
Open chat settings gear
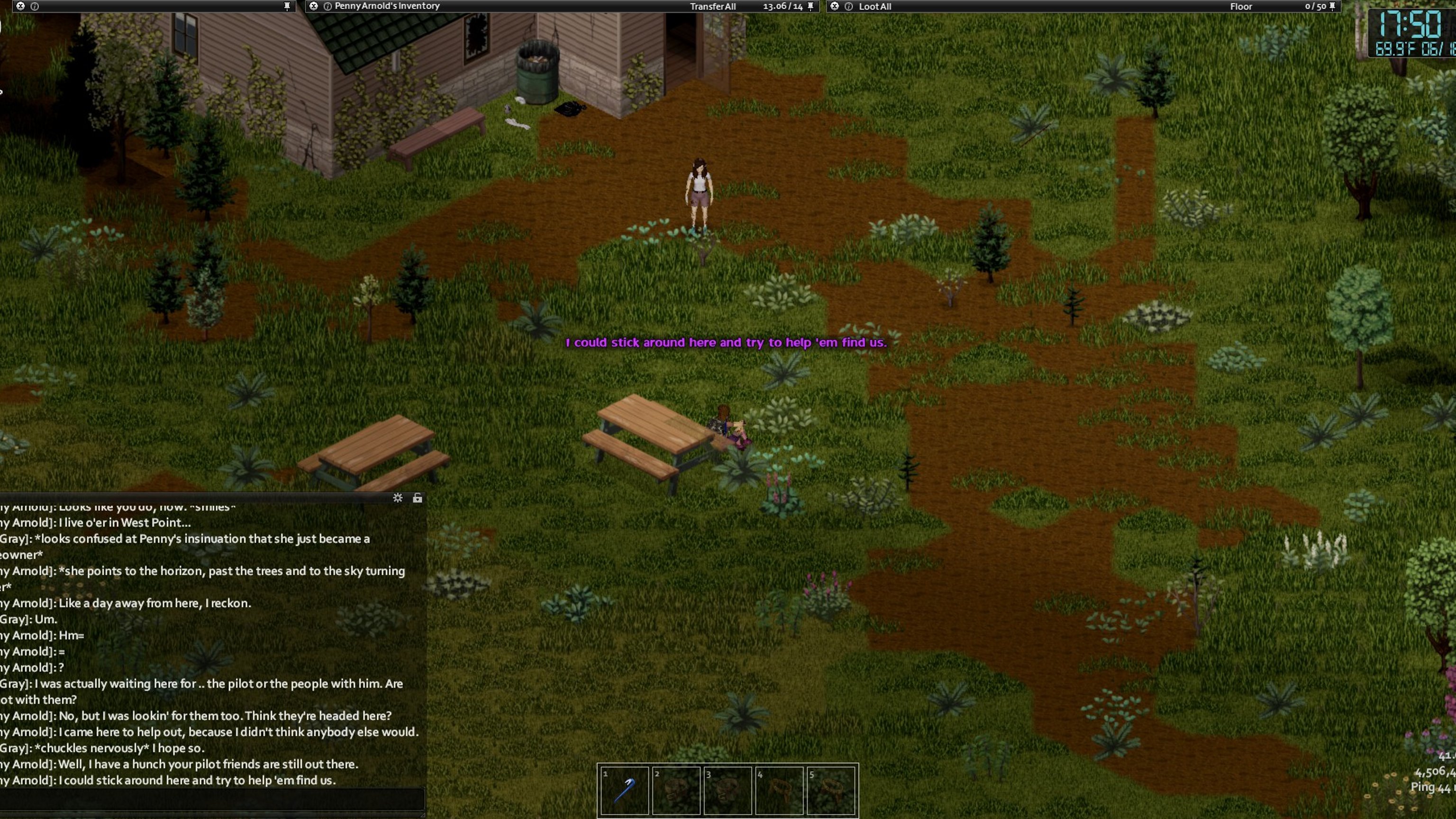398,498
